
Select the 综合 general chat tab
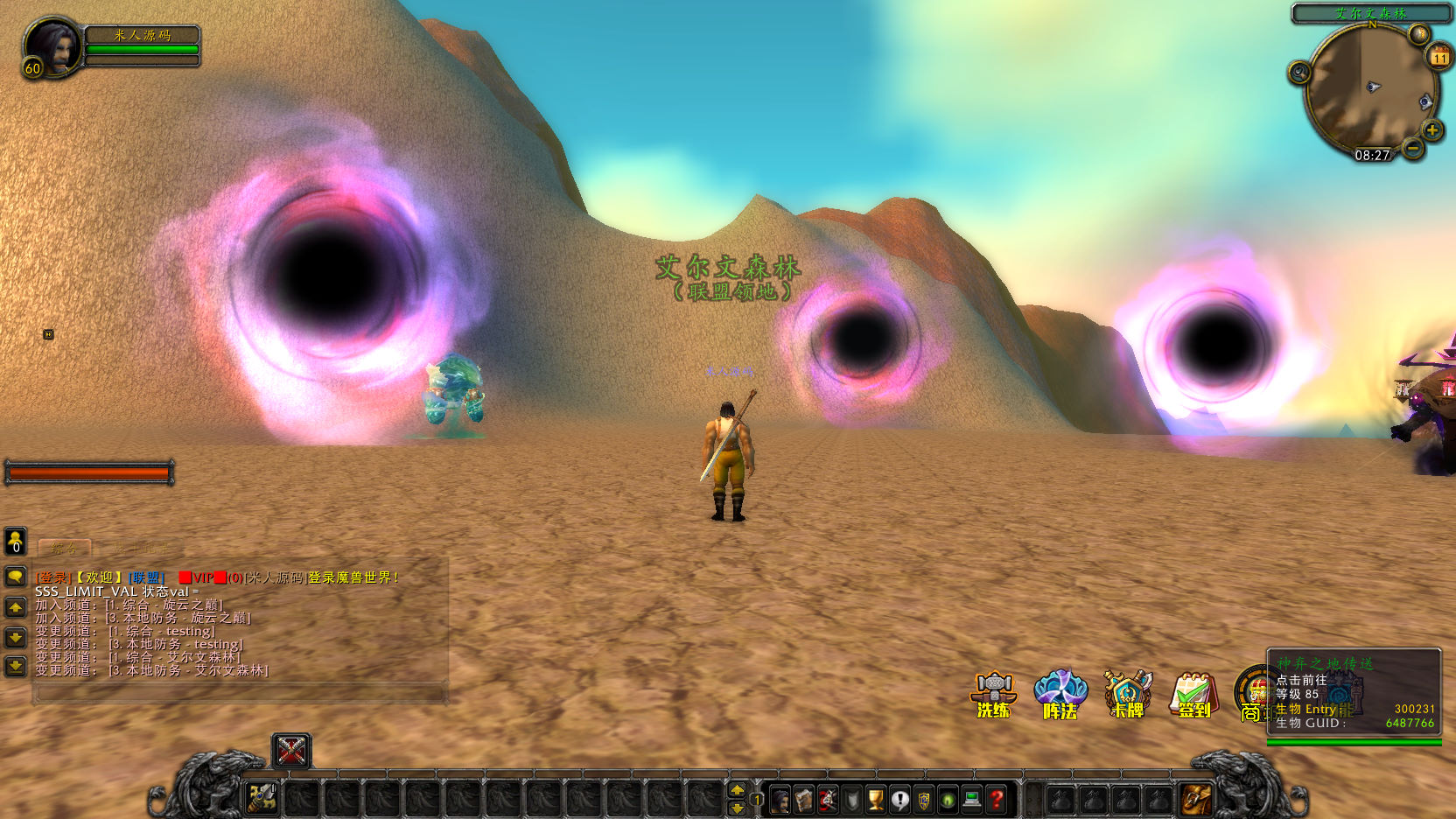point(64,549)
